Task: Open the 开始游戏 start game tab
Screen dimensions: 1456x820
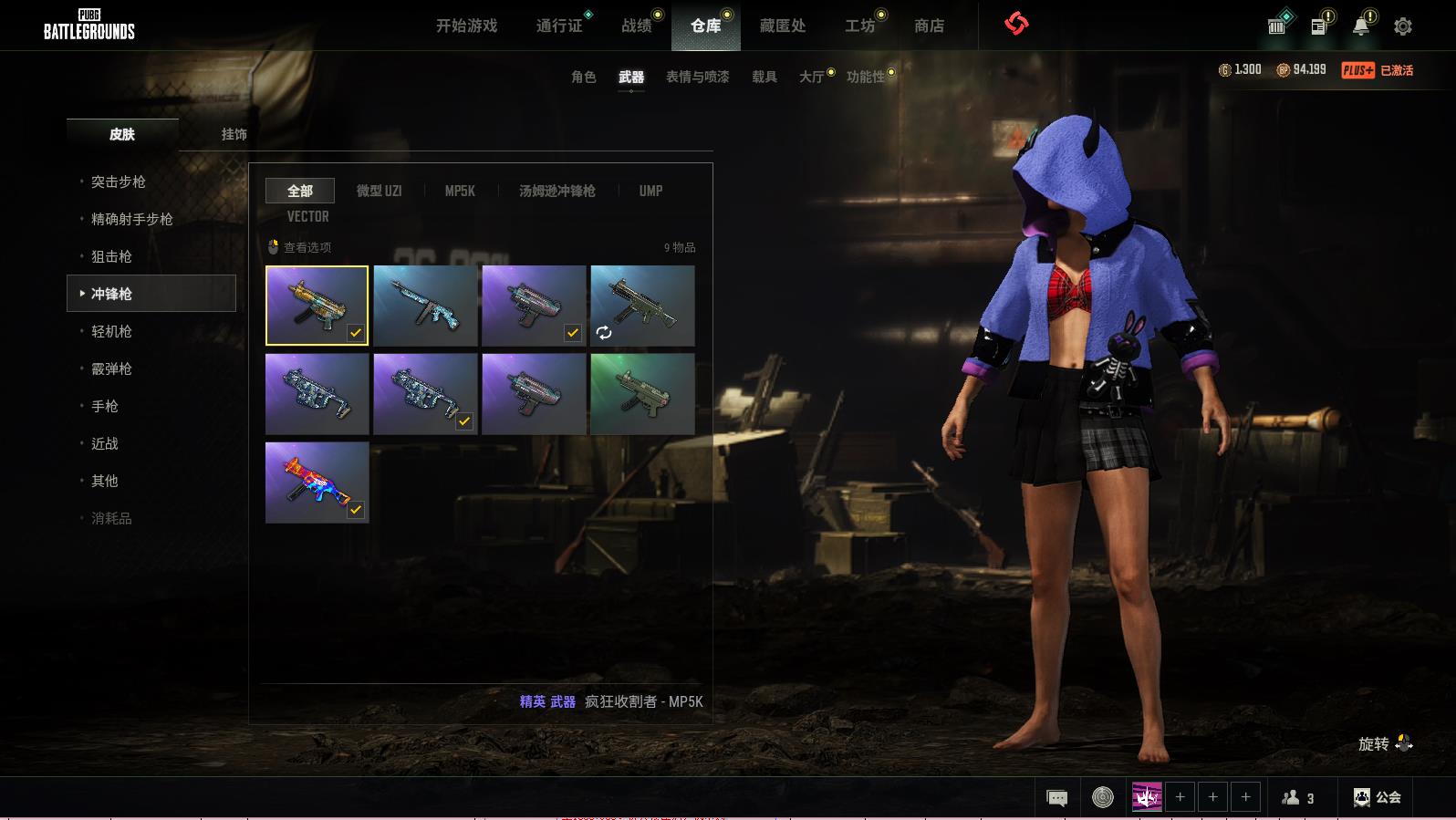Action: tap(466, 26)
